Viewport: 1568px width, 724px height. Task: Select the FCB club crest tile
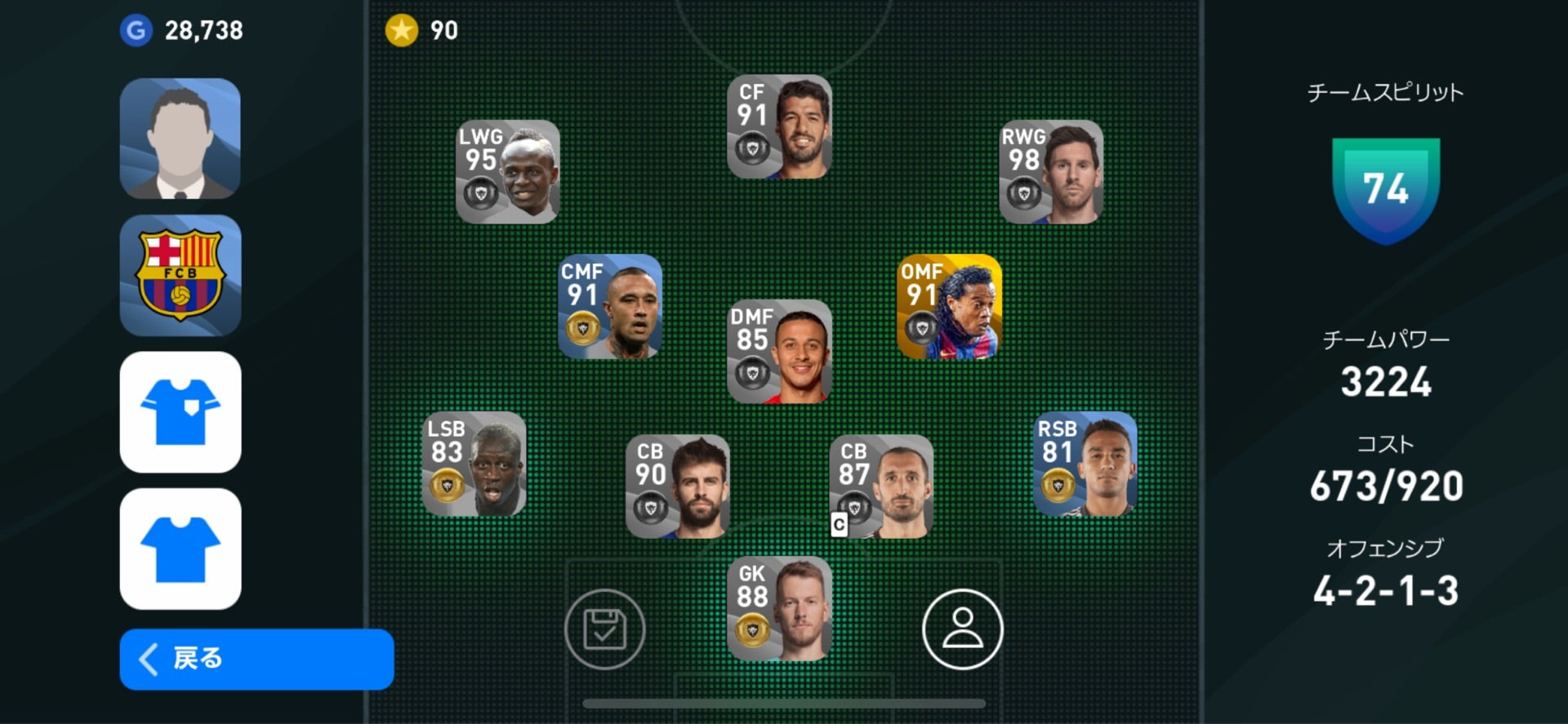[180, 276]
